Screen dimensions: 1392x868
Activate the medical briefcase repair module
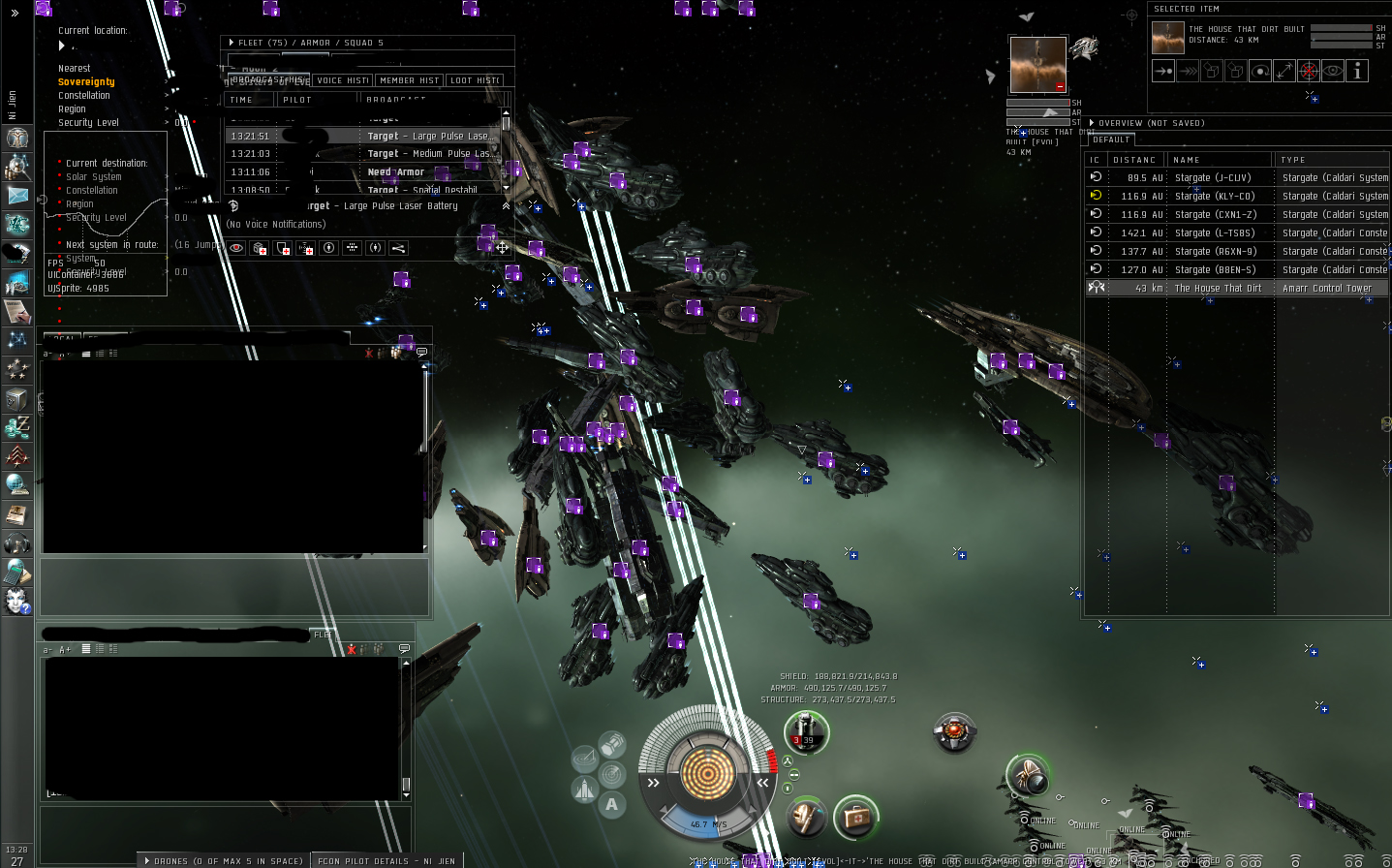[x=855, y=819]
